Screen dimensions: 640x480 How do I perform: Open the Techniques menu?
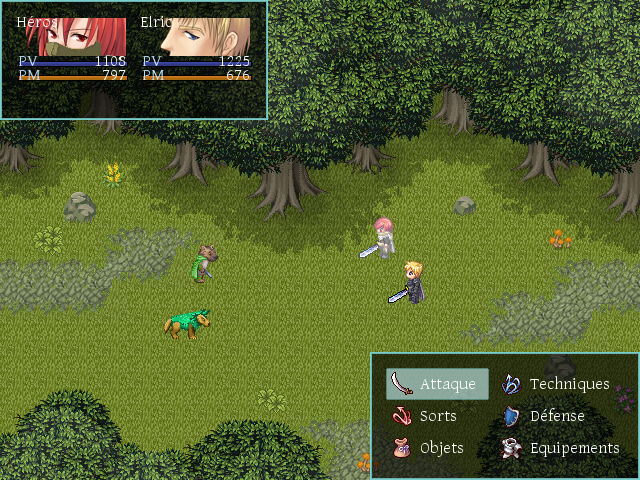(x=556, y=384)
